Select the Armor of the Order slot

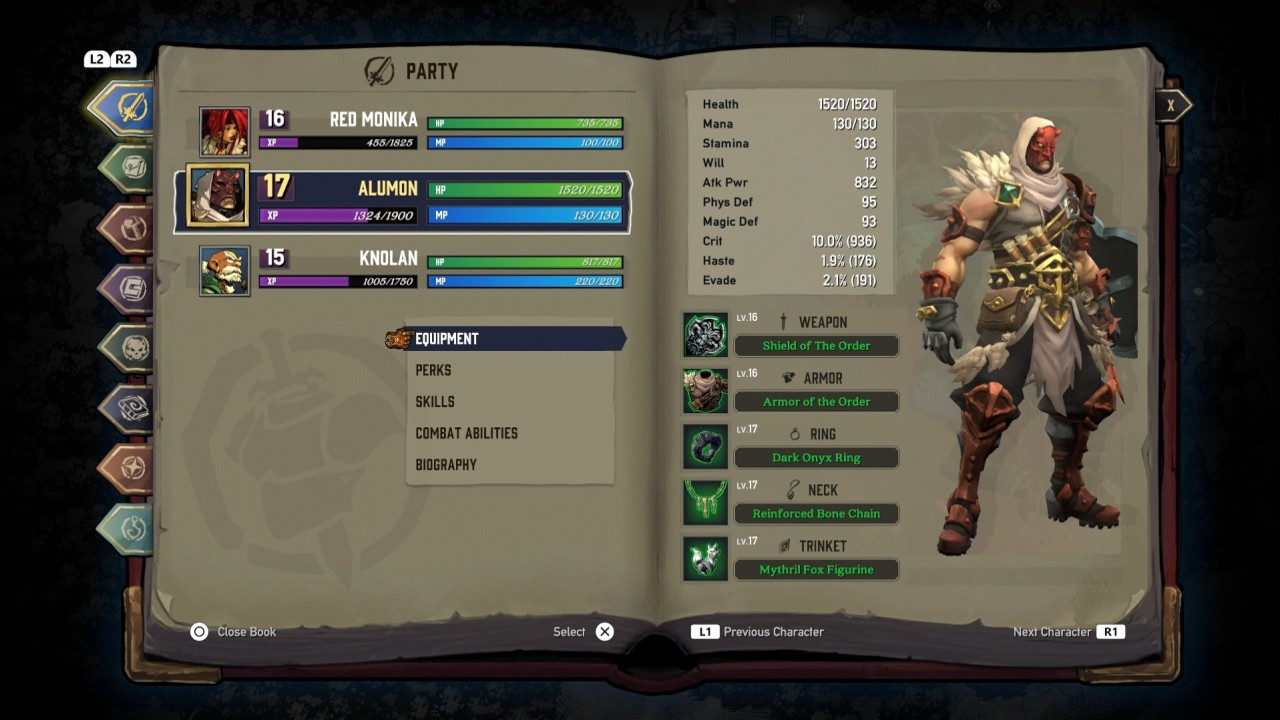[x=816, y=402]
